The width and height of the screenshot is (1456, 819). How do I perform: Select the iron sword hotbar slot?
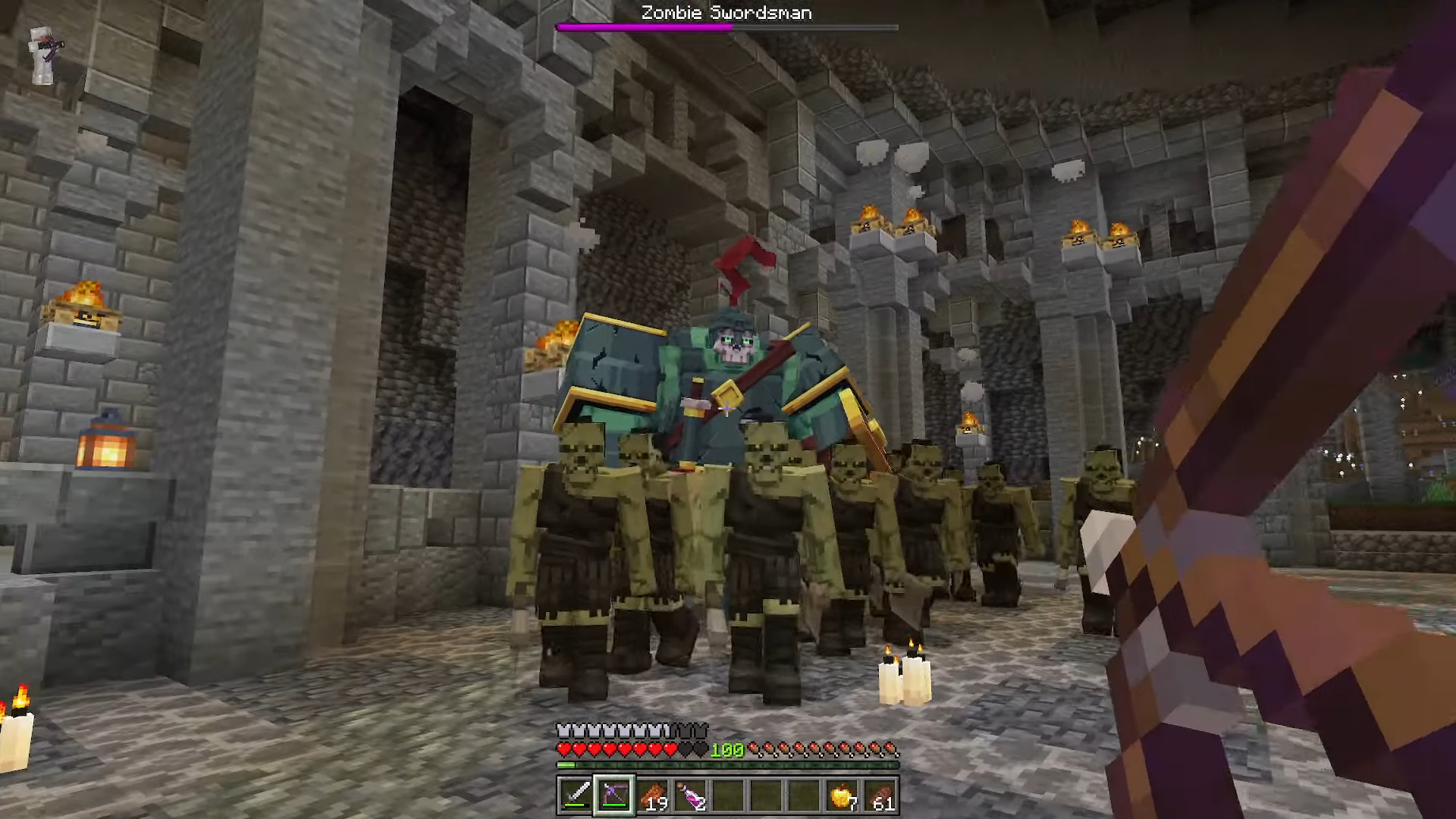(x=576, y=795)
